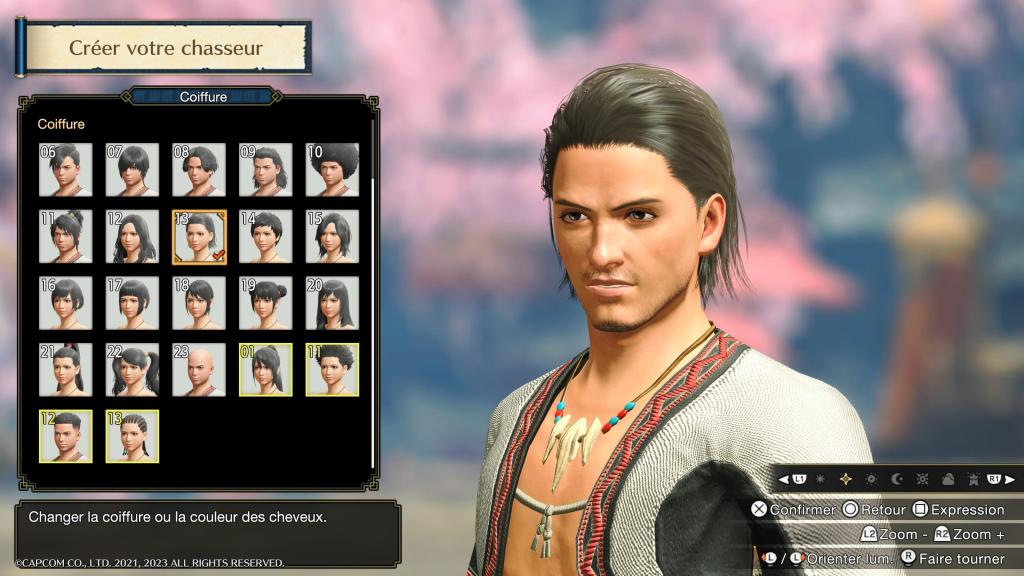The width and height of the screenshot is (1024, 576).
Task: Select hairstyle 17 with straight bangs
Action: coord(132,303)
